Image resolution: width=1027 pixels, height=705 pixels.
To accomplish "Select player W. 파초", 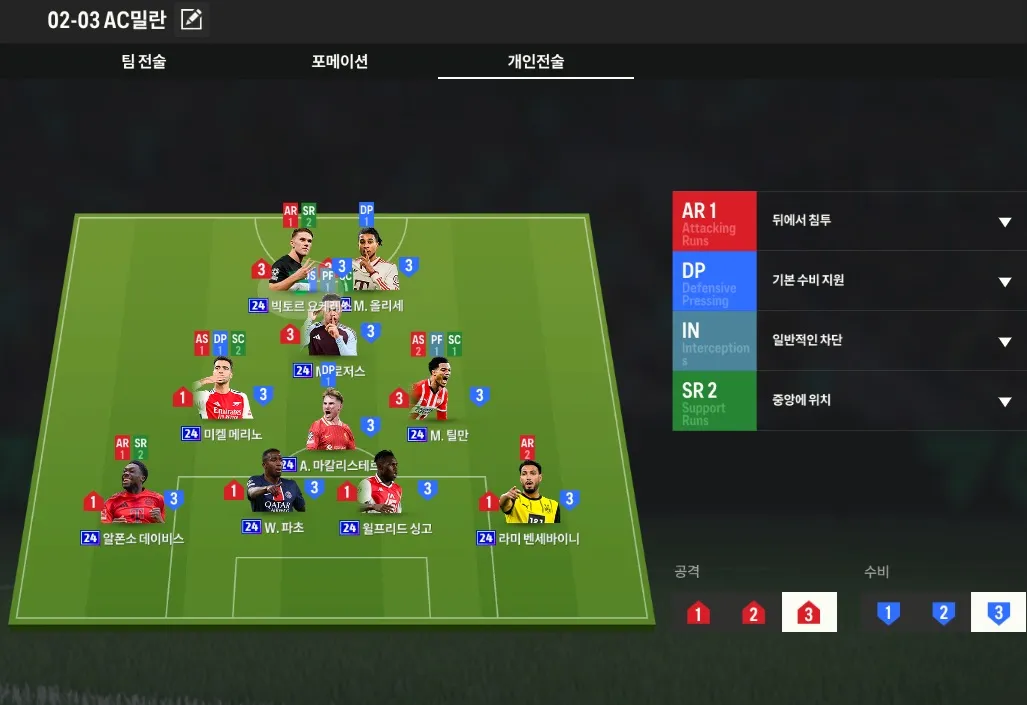I will [273, 487].
